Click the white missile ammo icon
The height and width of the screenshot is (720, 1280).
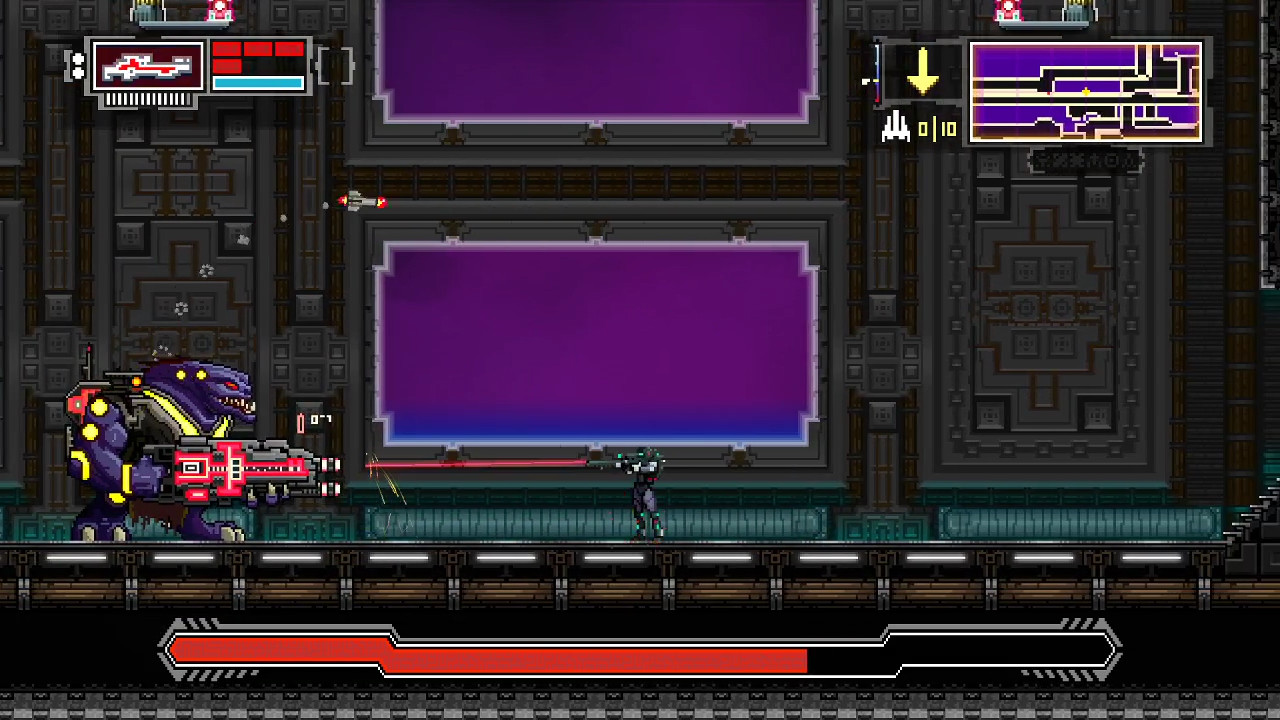[x=895, y=128]
